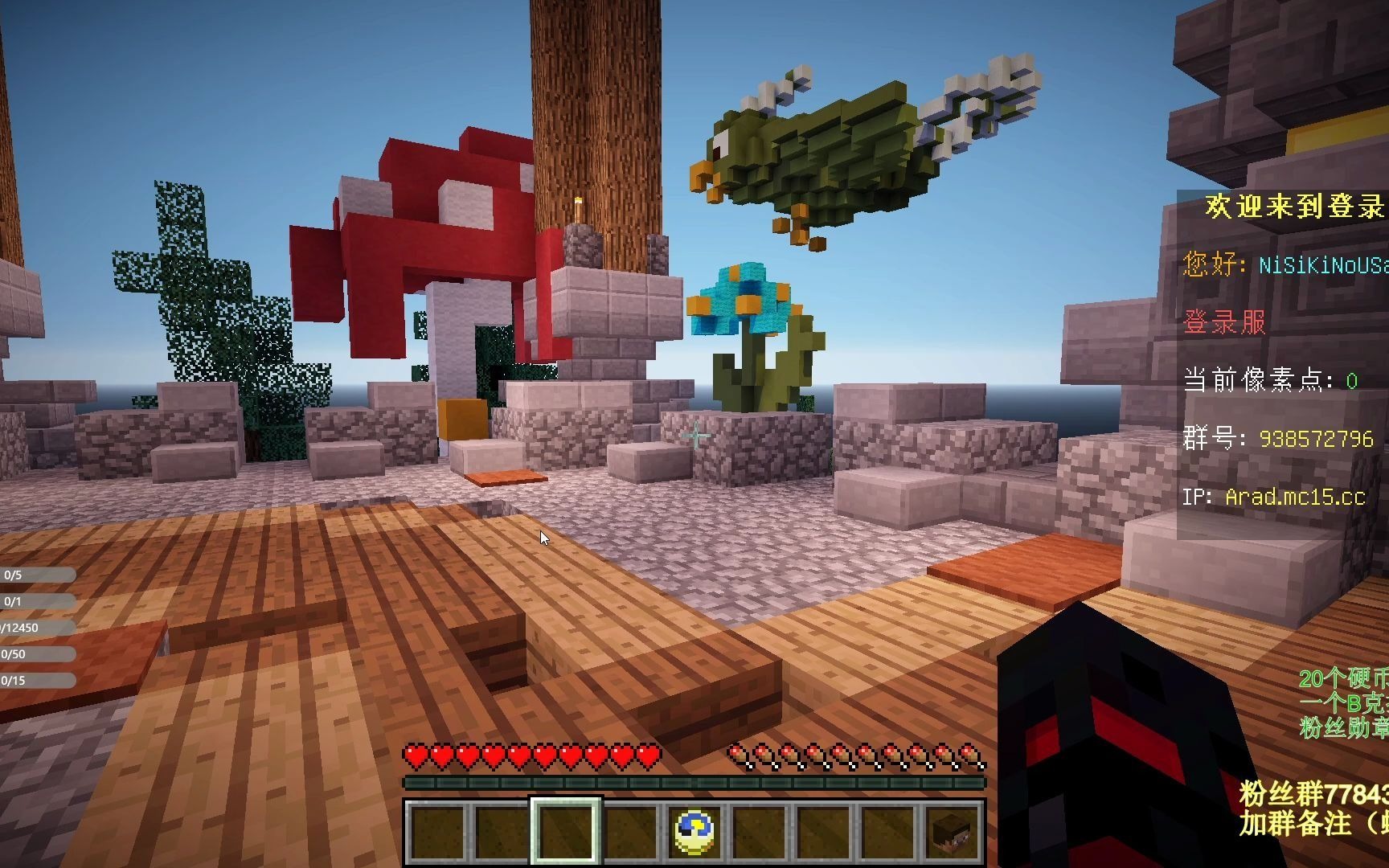Select the 登录服 scoreboard entry
Screen dimensions: 1389x868
tap(1227, 325)
